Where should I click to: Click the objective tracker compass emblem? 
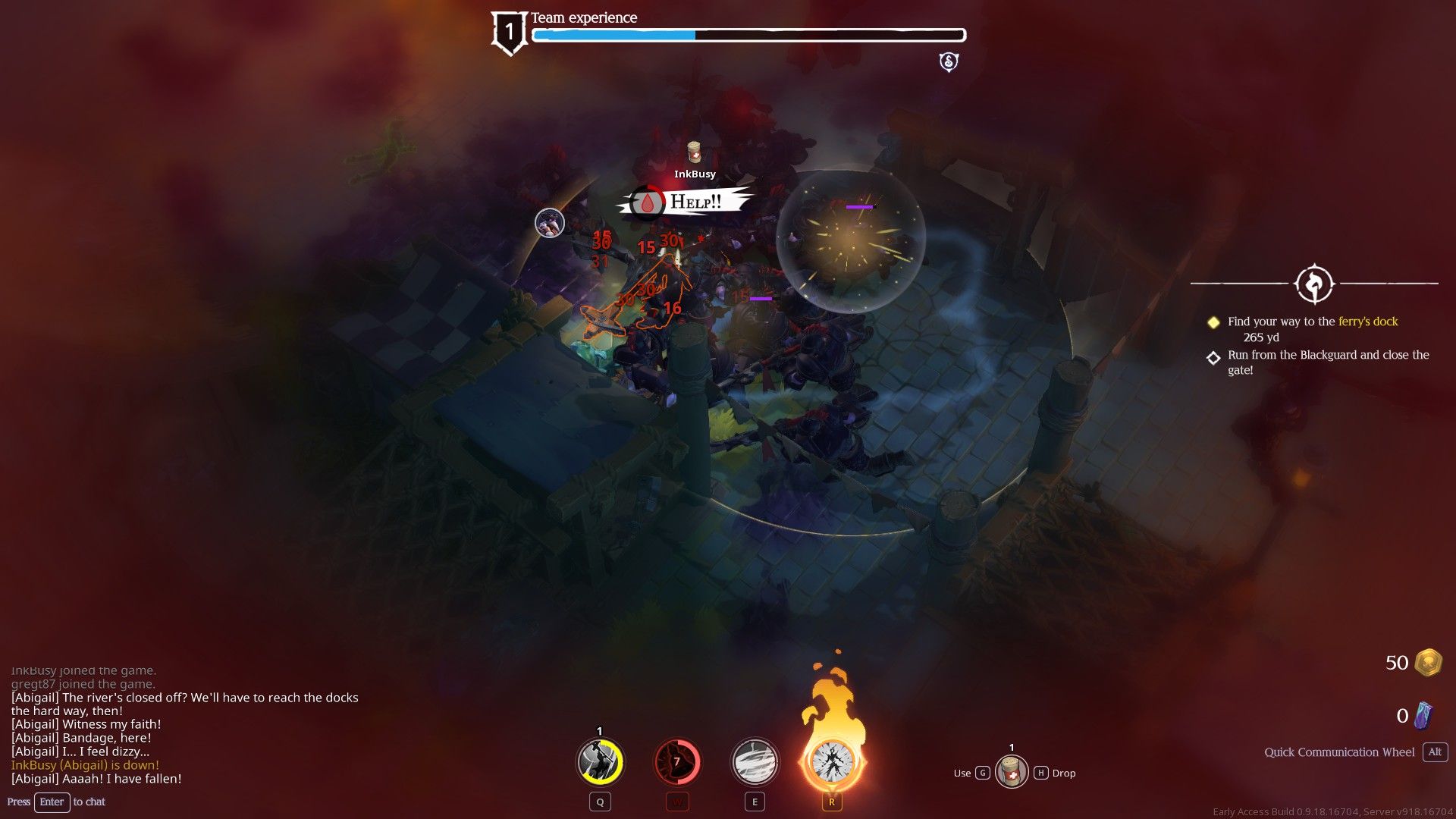(x=1316, y=284)
